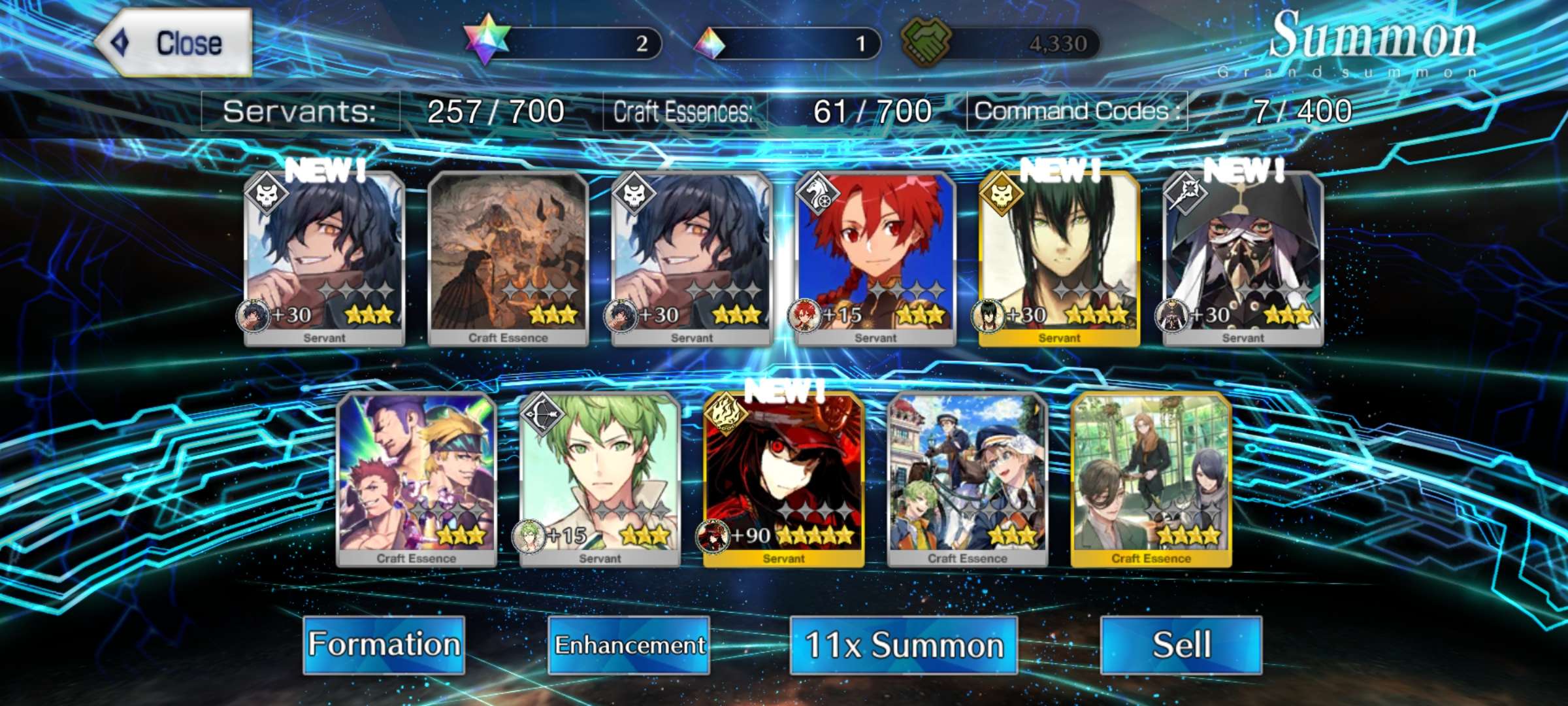This screenshot has height=706, width=1568.
Task: Select the dark-haired servant card without NEW label
Action: [692, 258]
